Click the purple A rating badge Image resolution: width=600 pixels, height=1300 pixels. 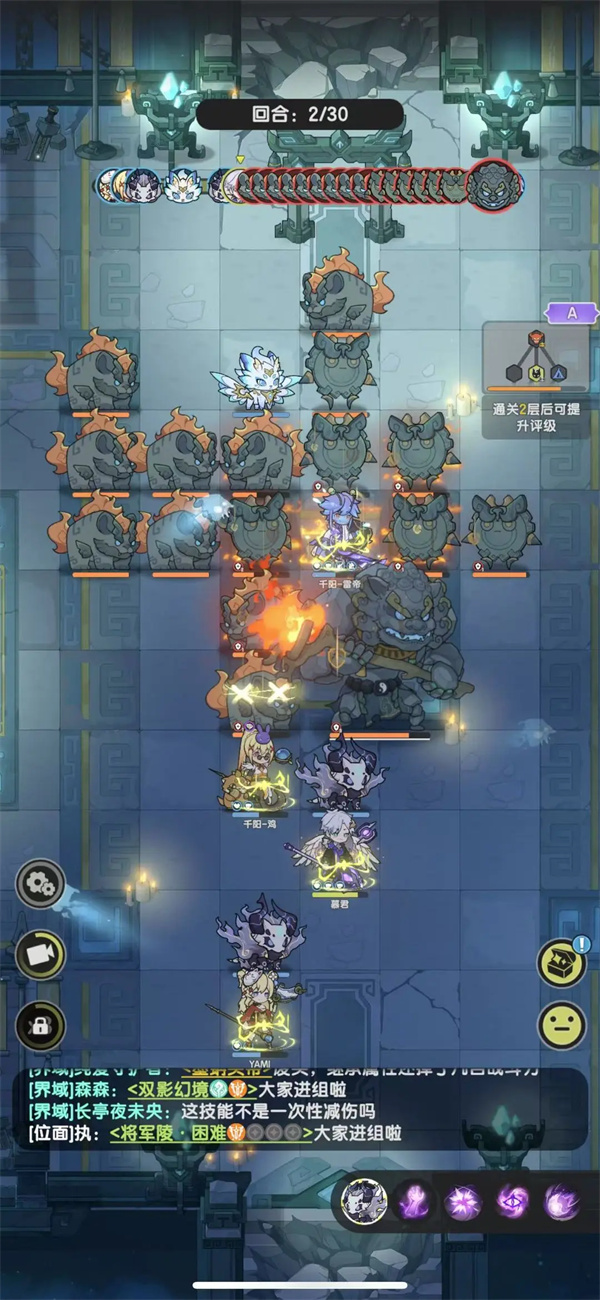[x=573, y=312]
